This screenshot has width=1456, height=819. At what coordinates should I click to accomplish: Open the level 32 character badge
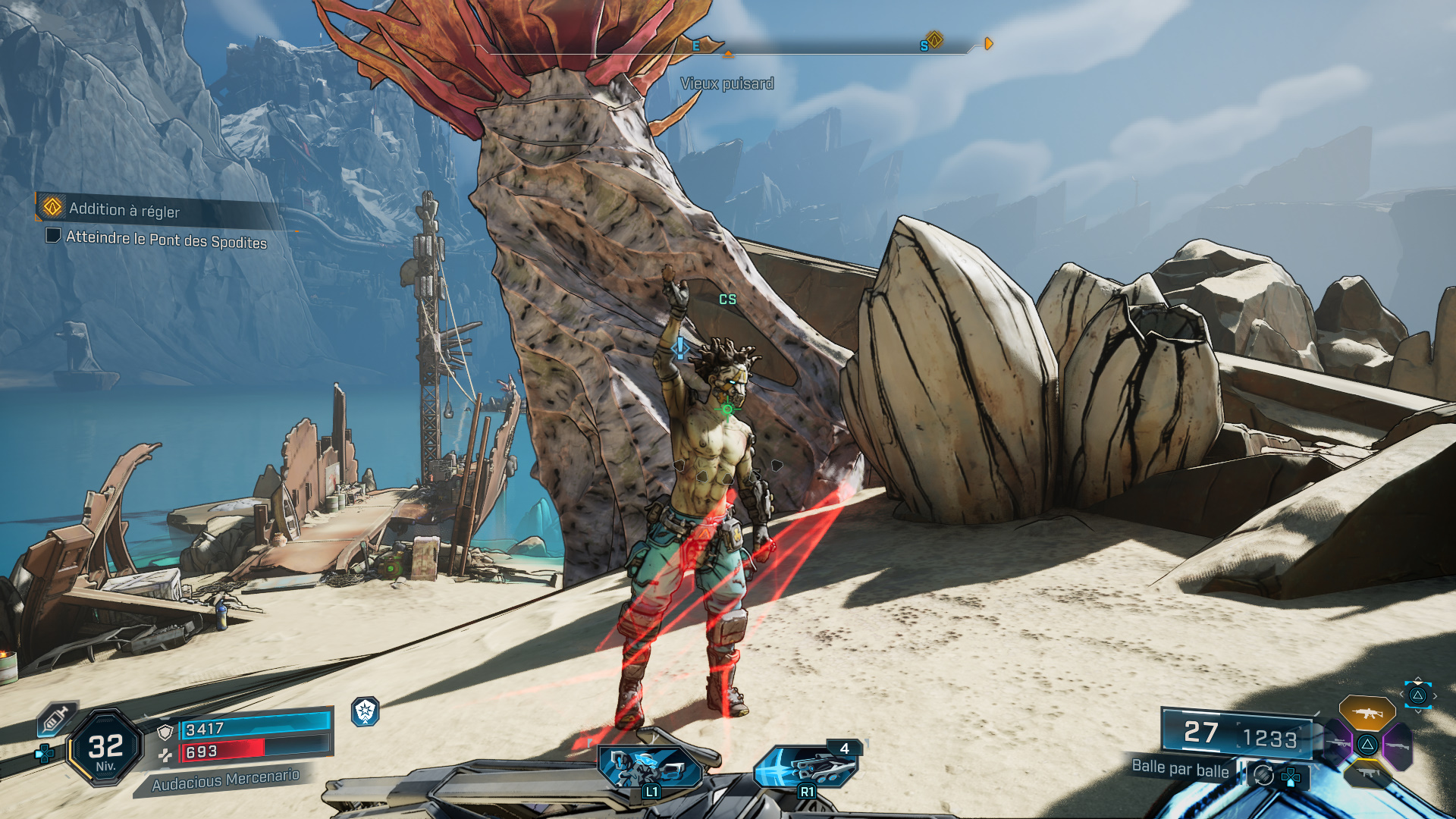(x=105, y=748)
